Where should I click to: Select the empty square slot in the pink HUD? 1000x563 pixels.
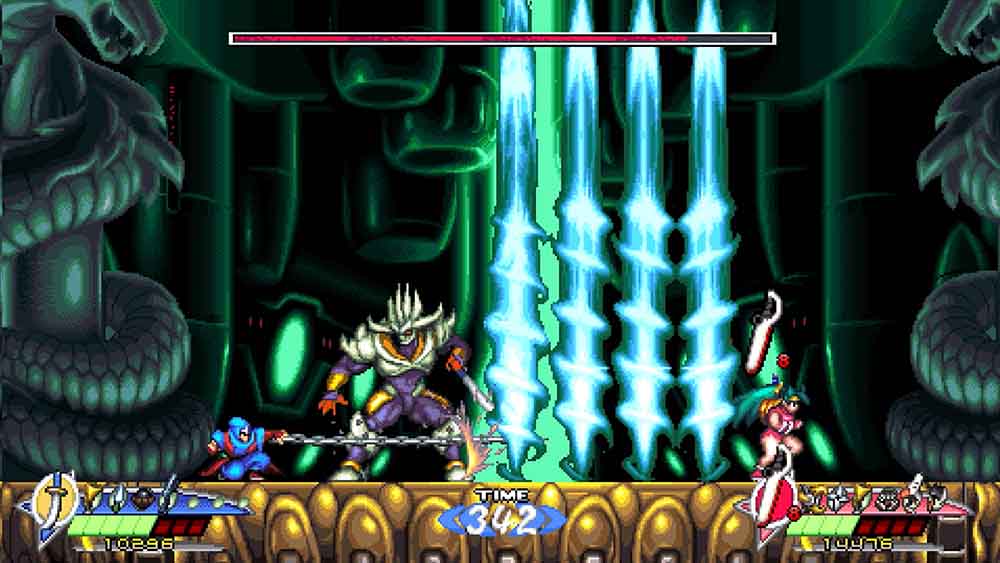(951, 533)
